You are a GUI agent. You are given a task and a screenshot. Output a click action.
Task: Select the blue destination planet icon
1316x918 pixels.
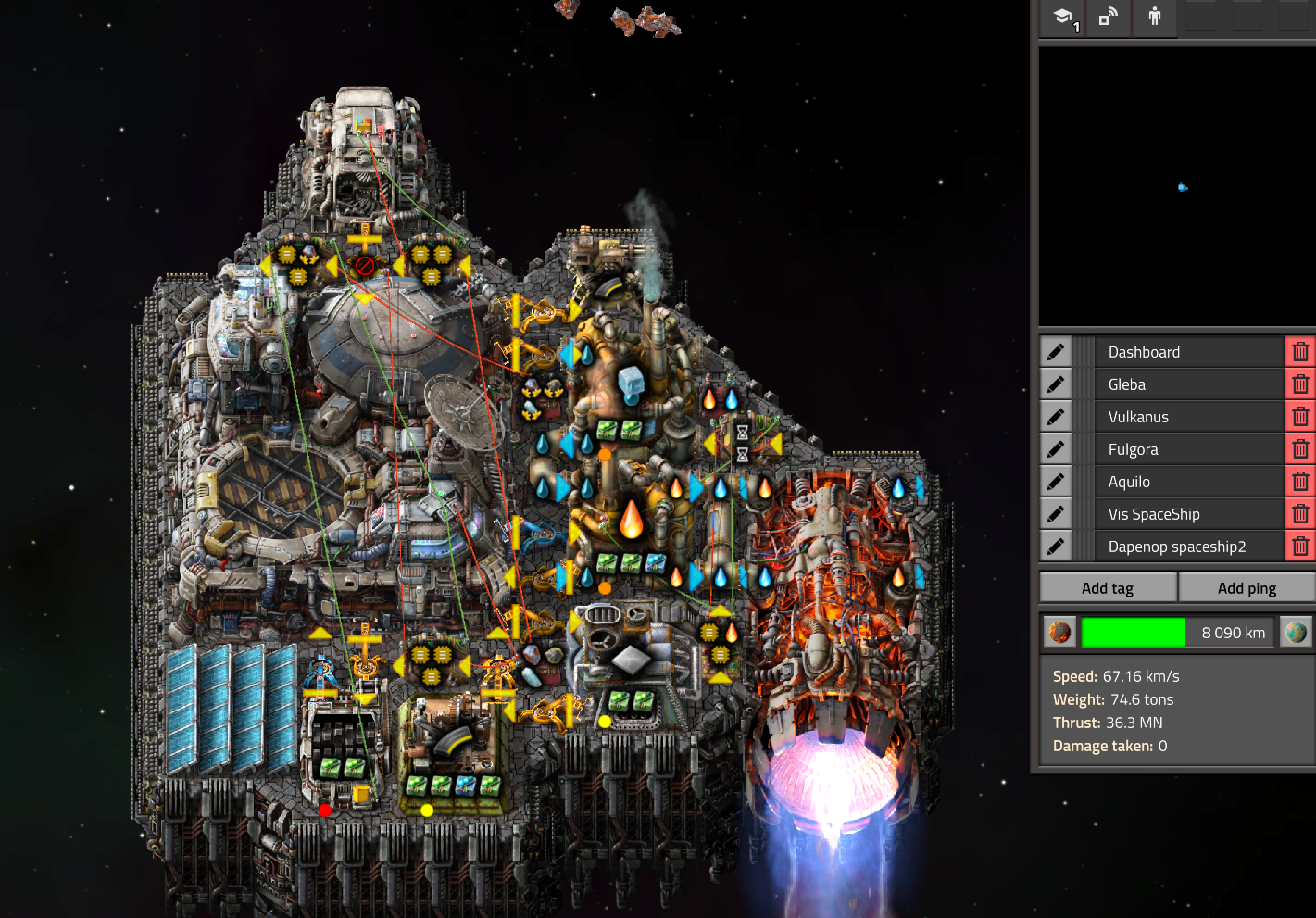[1296, 633]
